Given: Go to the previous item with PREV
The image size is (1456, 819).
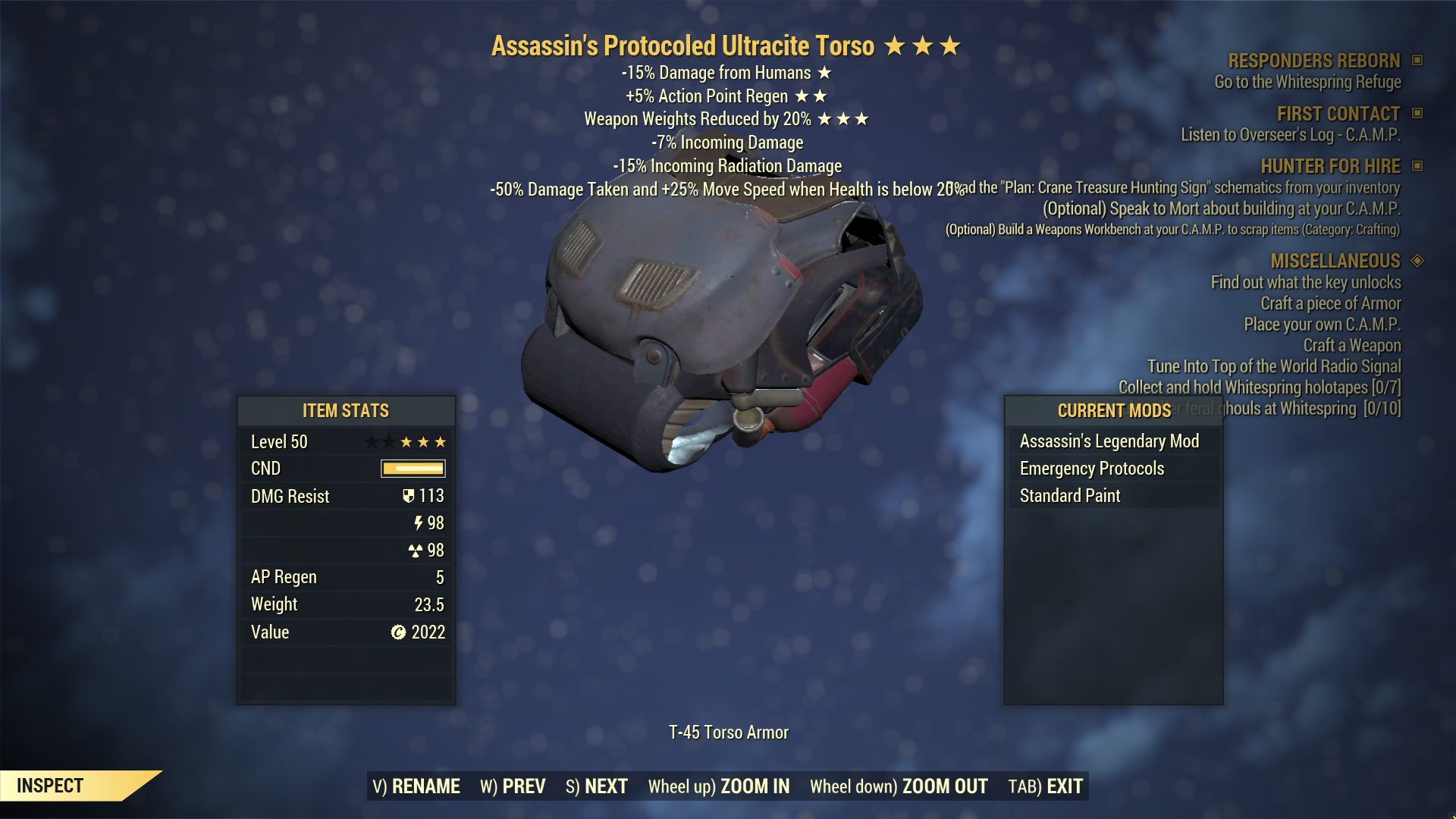Looking at the screenshot, I should [x=513, y=786].
